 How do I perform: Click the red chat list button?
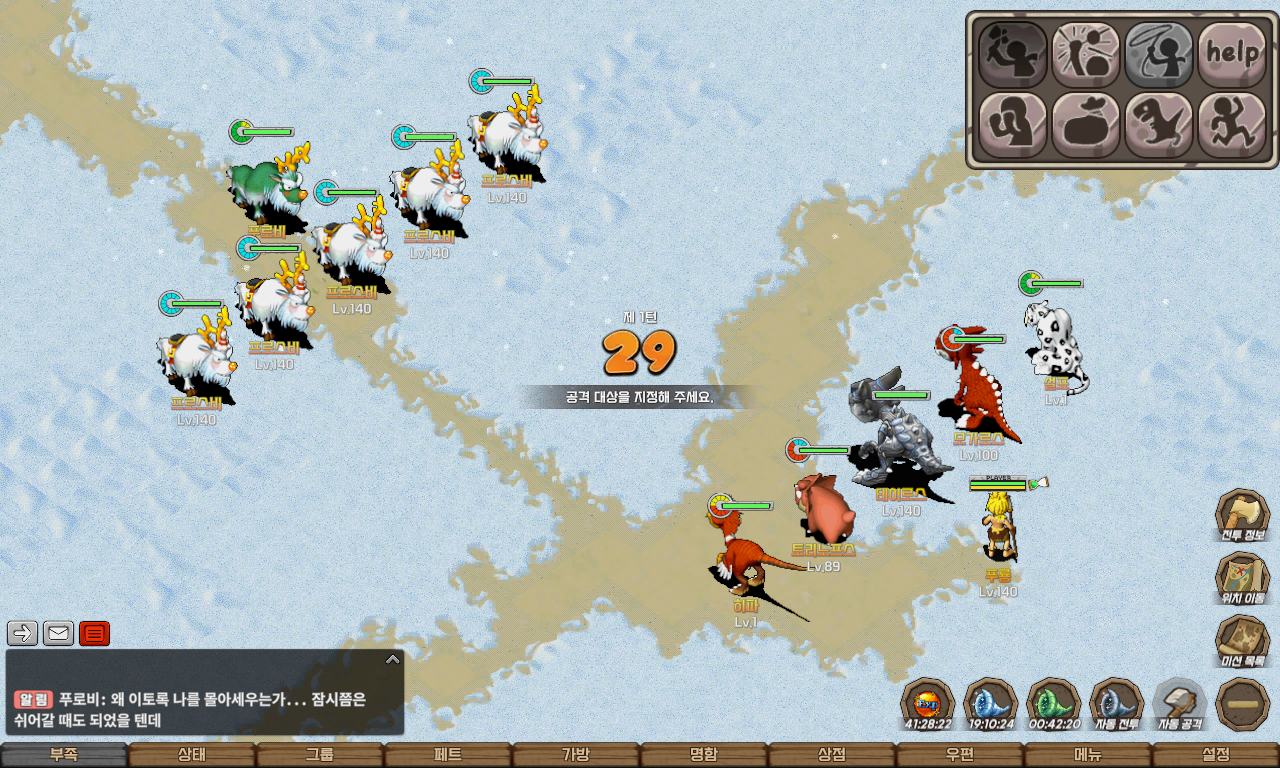click(x=95, y=633)
